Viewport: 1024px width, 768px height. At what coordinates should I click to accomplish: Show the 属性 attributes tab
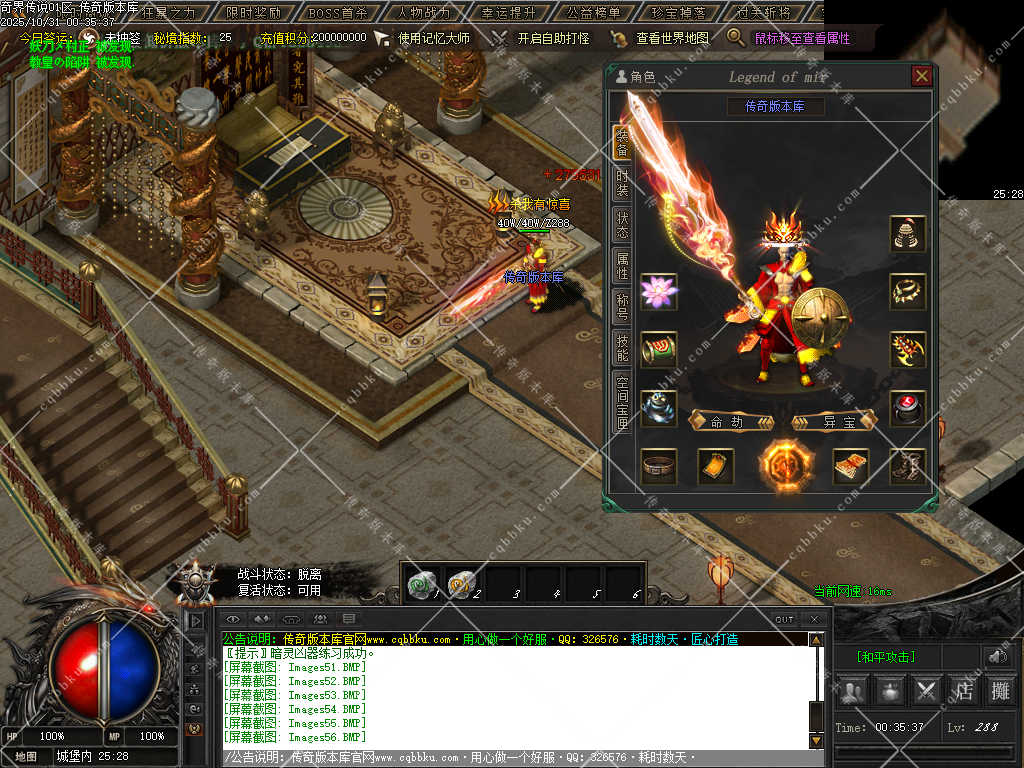point(622,265)
